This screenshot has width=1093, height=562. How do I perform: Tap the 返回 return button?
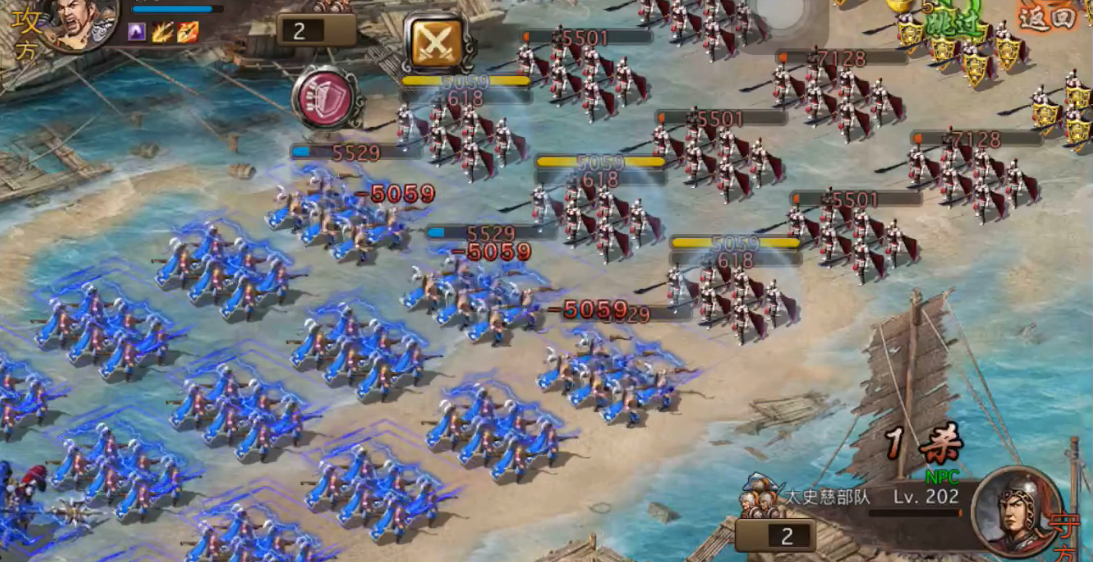tap(1049, 16)
